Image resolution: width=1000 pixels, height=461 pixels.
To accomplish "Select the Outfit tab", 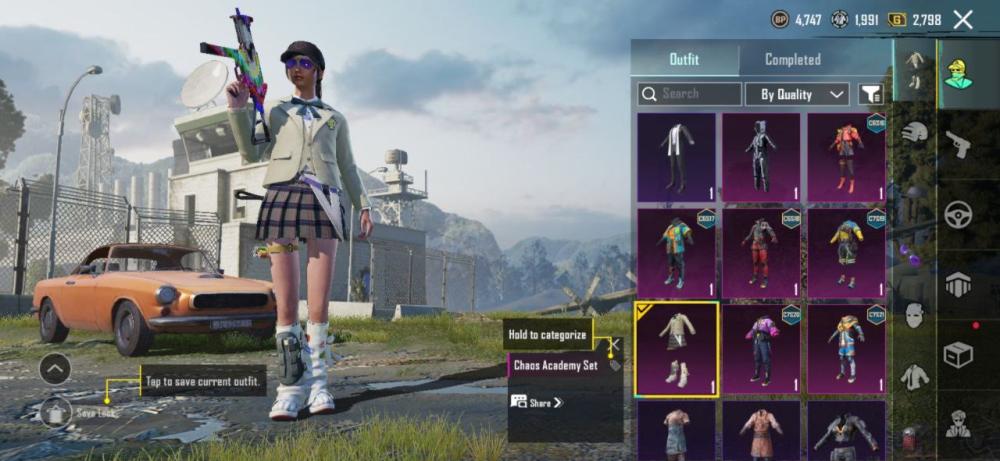I will click(x=686, y=59).
